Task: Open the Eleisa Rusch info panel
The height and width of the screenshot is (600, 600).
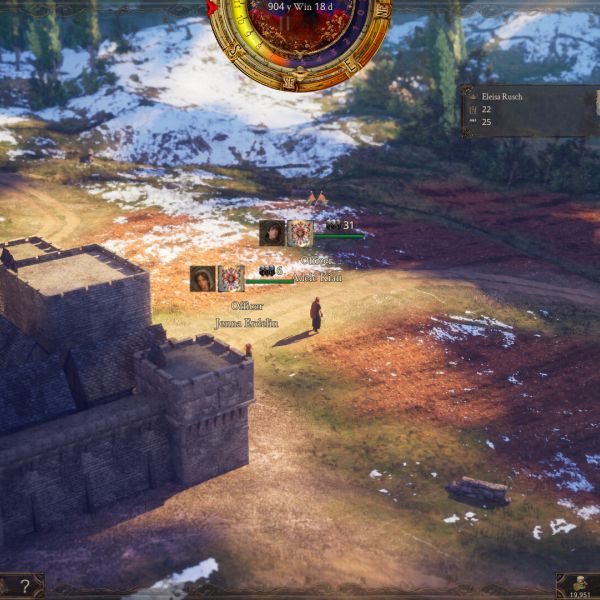Action: click(530, 110)
